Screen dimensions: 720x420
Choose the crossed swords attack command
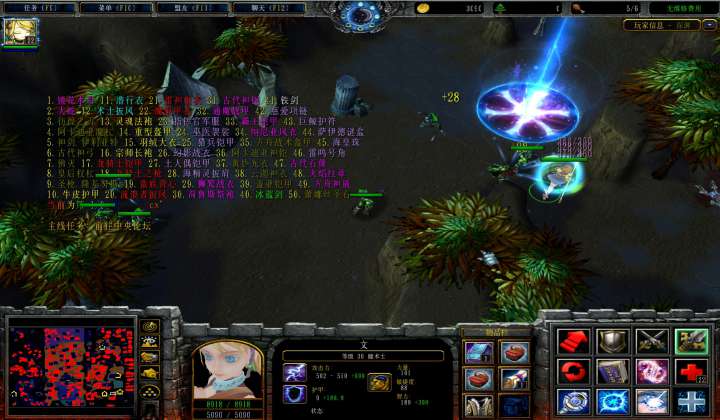(651, 341)
